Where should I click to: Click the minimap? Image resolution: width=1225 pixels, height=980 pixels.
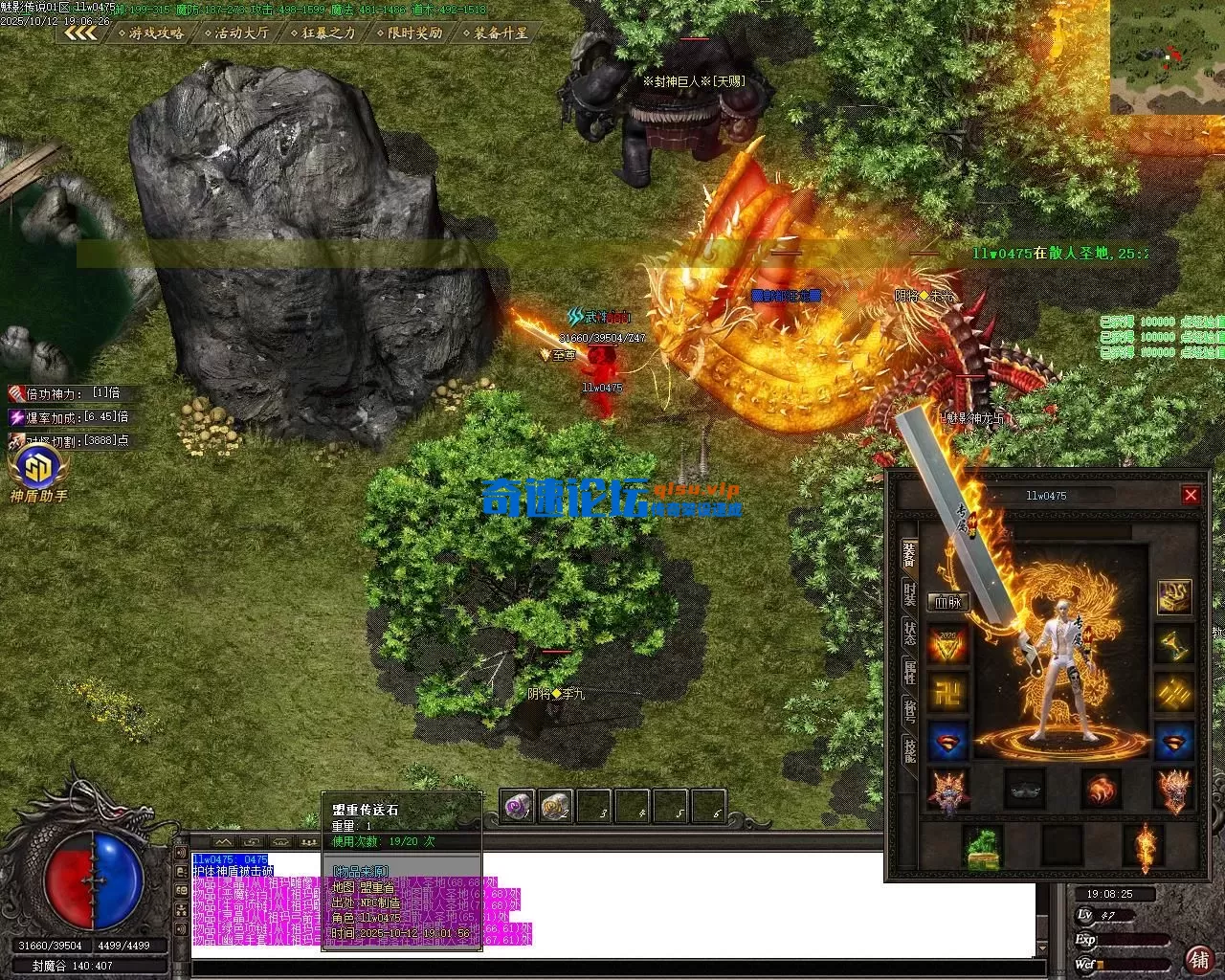1168,57
